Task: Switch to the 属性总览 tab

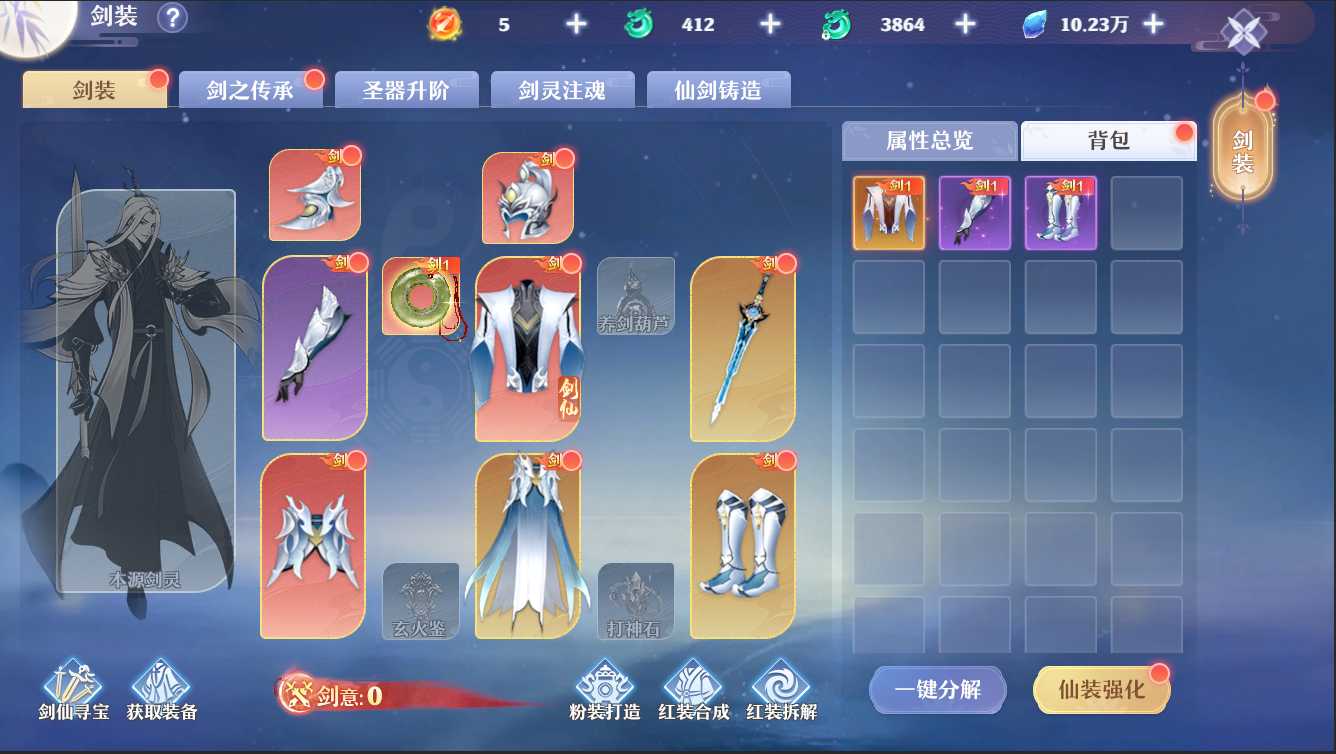Action: click(x=930, y=140)
